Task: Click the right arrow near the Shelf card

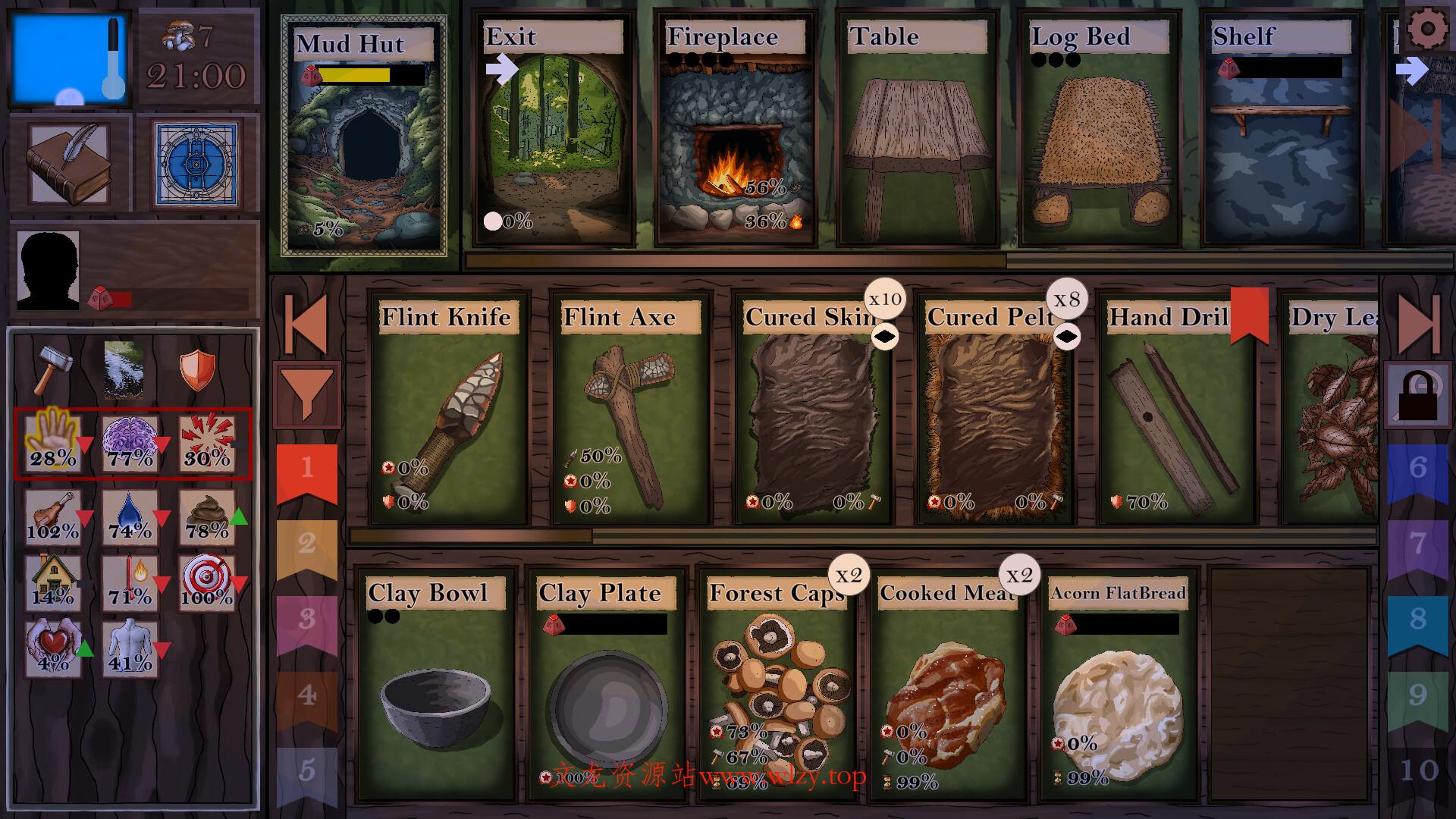Action: click(x=1412, y=69)
